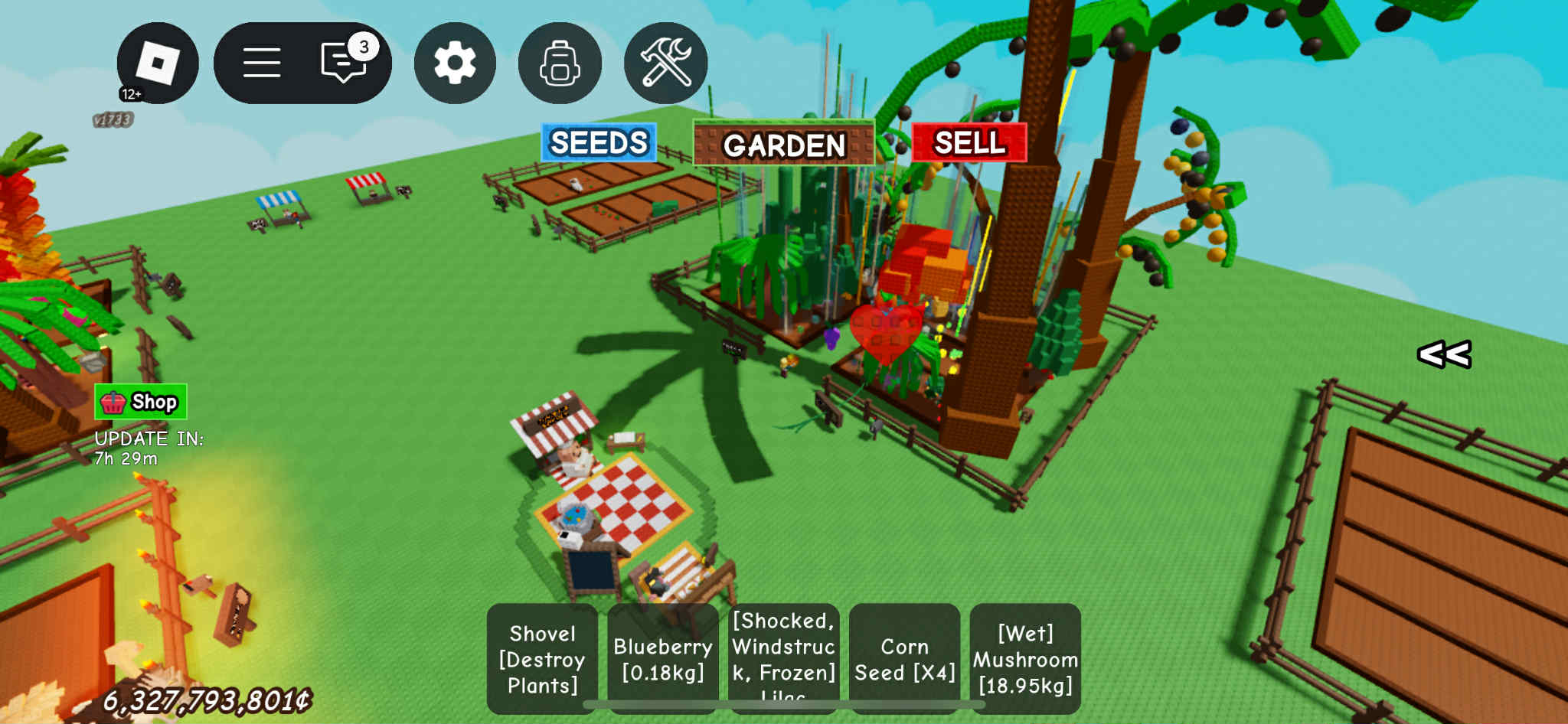Image resolution: width=1568 pixels, height=724 pixels.
Task: Open the hamburger menu
Action: pos(262,63)
